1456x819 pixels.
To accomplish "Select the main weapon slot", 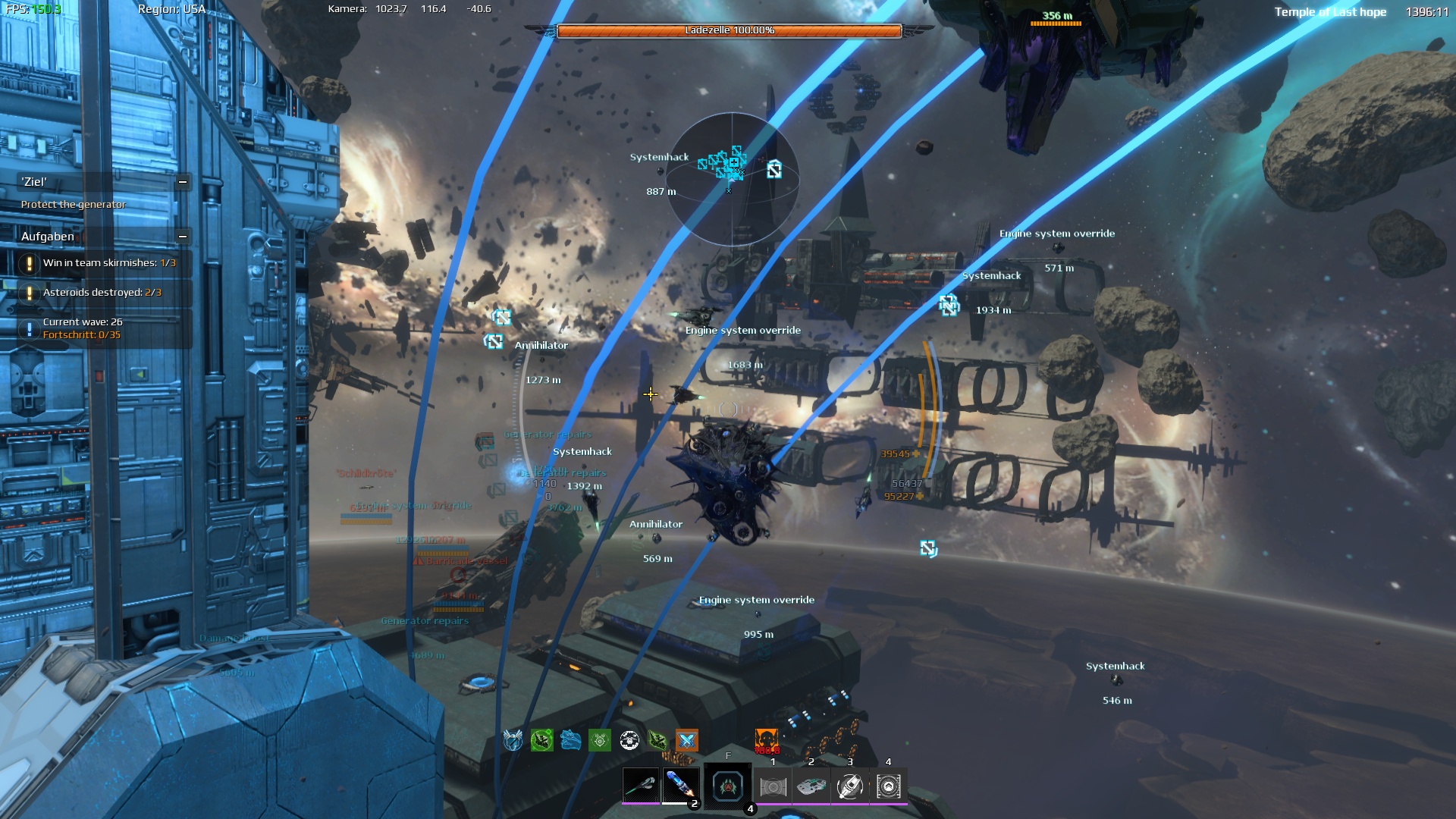I will point(641,786).
